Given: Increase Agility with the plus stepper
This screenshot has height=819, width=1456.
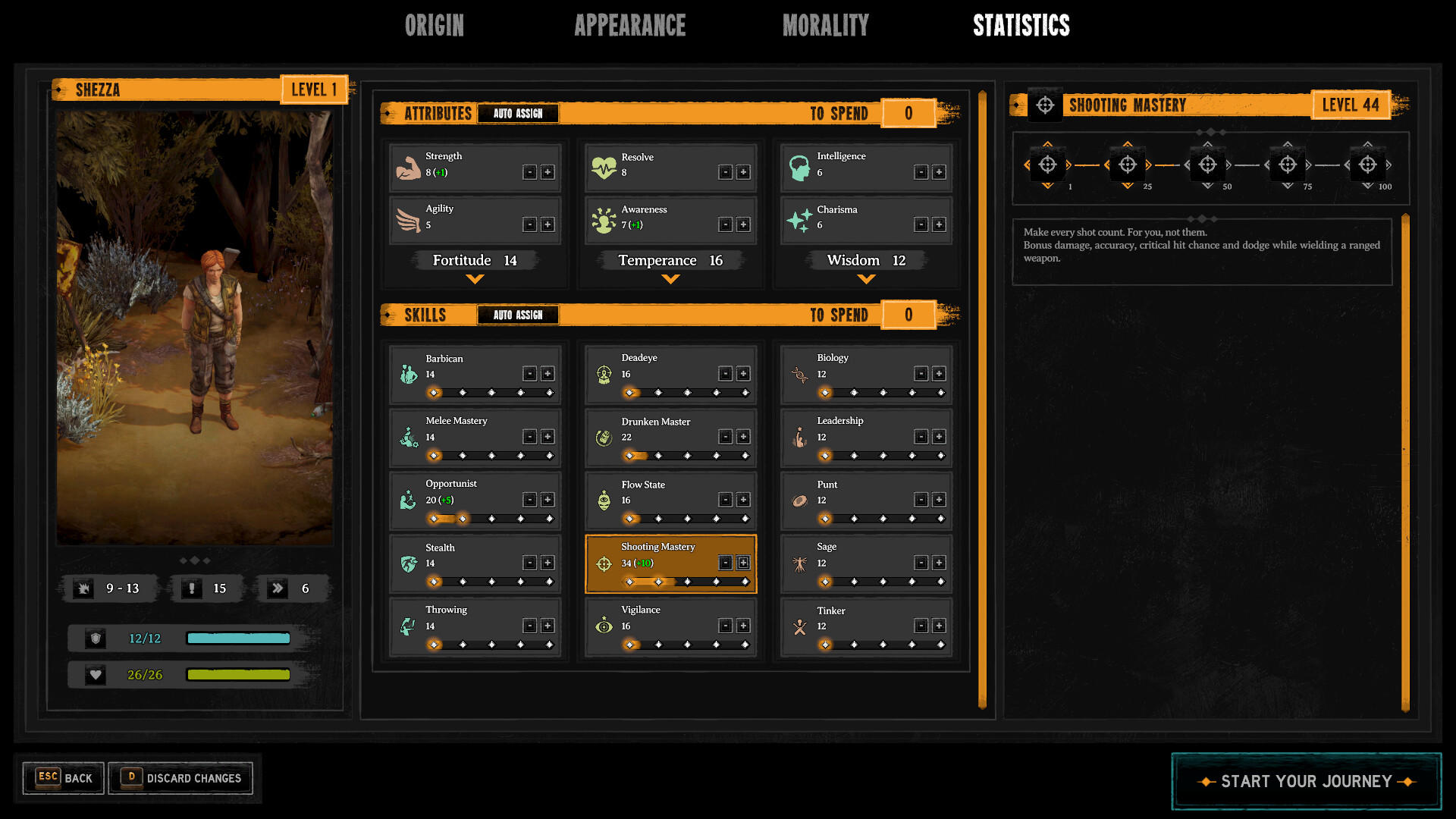Looking at the screenshot, I should pyautogui.click(x=548, y=224).
